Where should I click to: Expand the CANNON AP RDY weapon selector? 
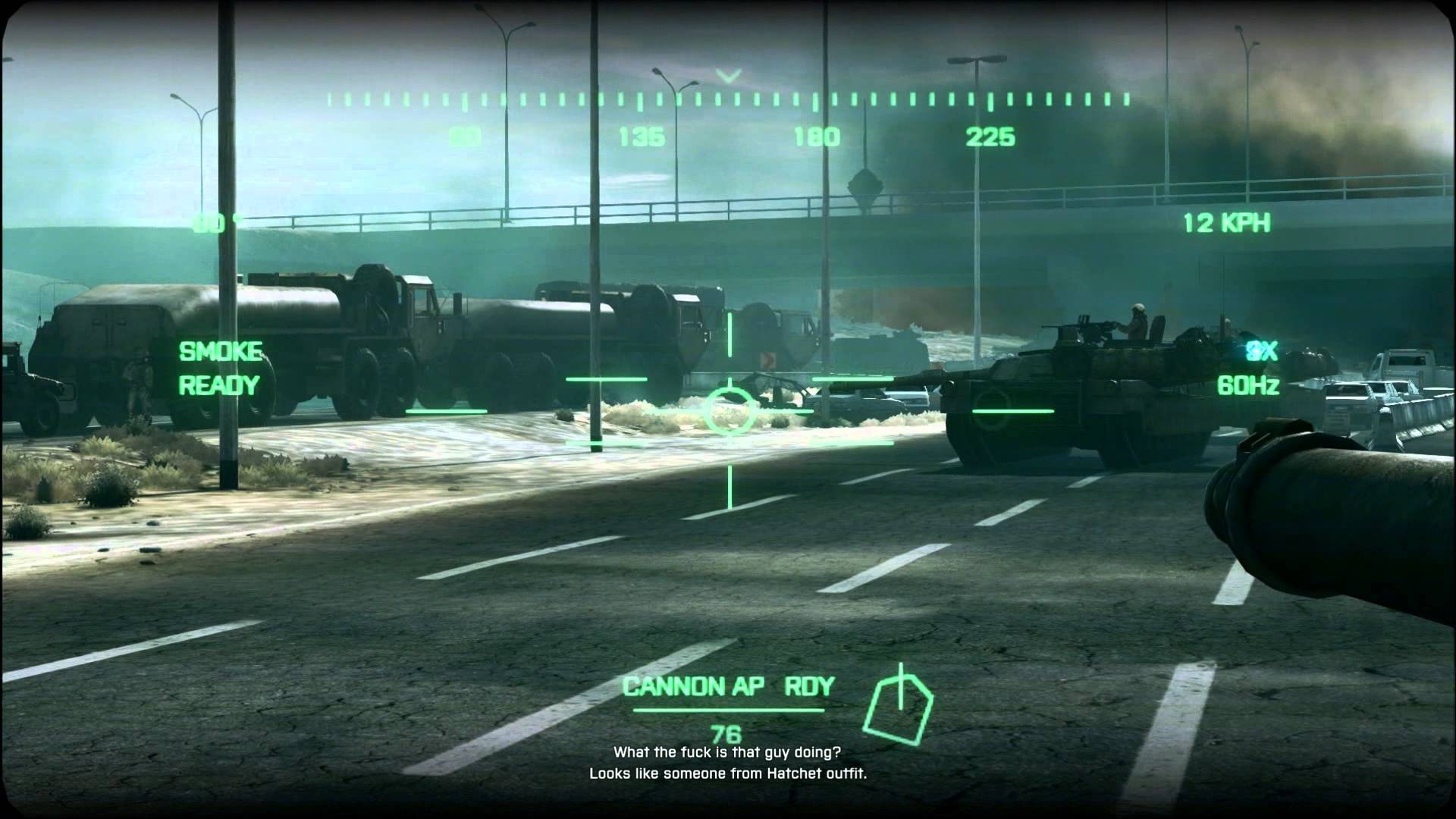(x=727, y=686)
